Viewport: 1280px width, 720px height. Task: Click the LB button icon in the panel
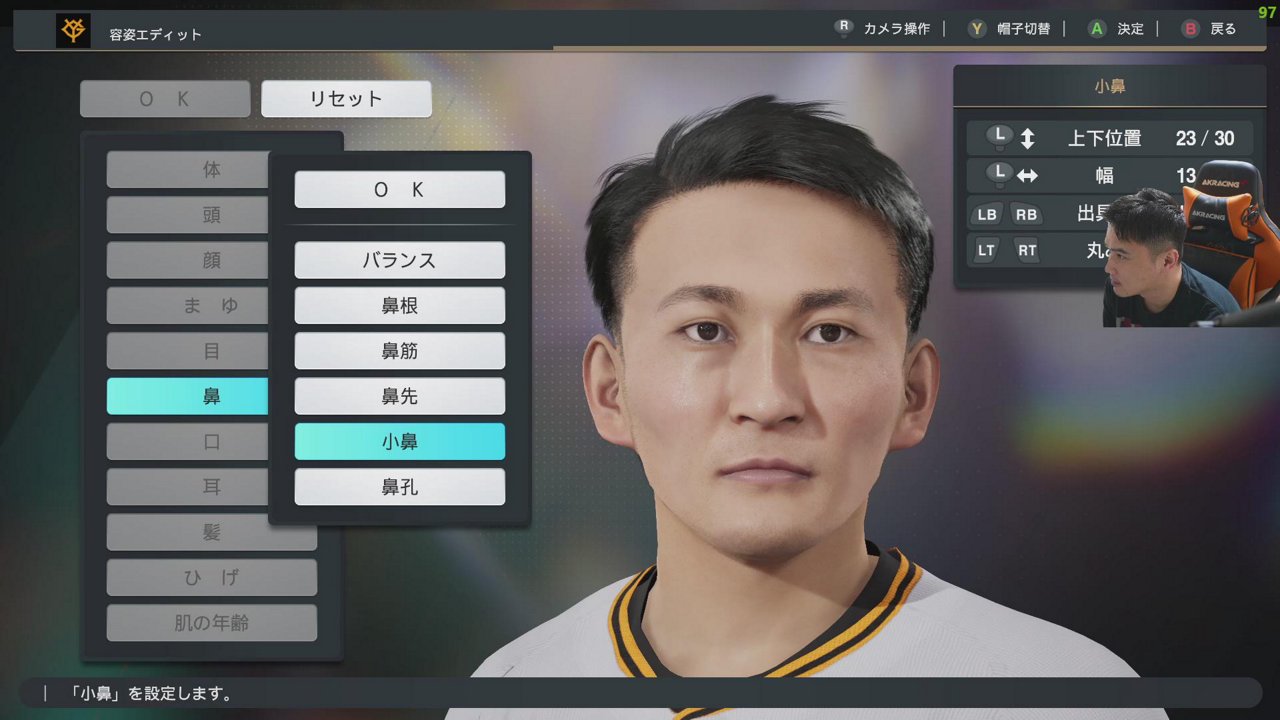coord(987,214)
